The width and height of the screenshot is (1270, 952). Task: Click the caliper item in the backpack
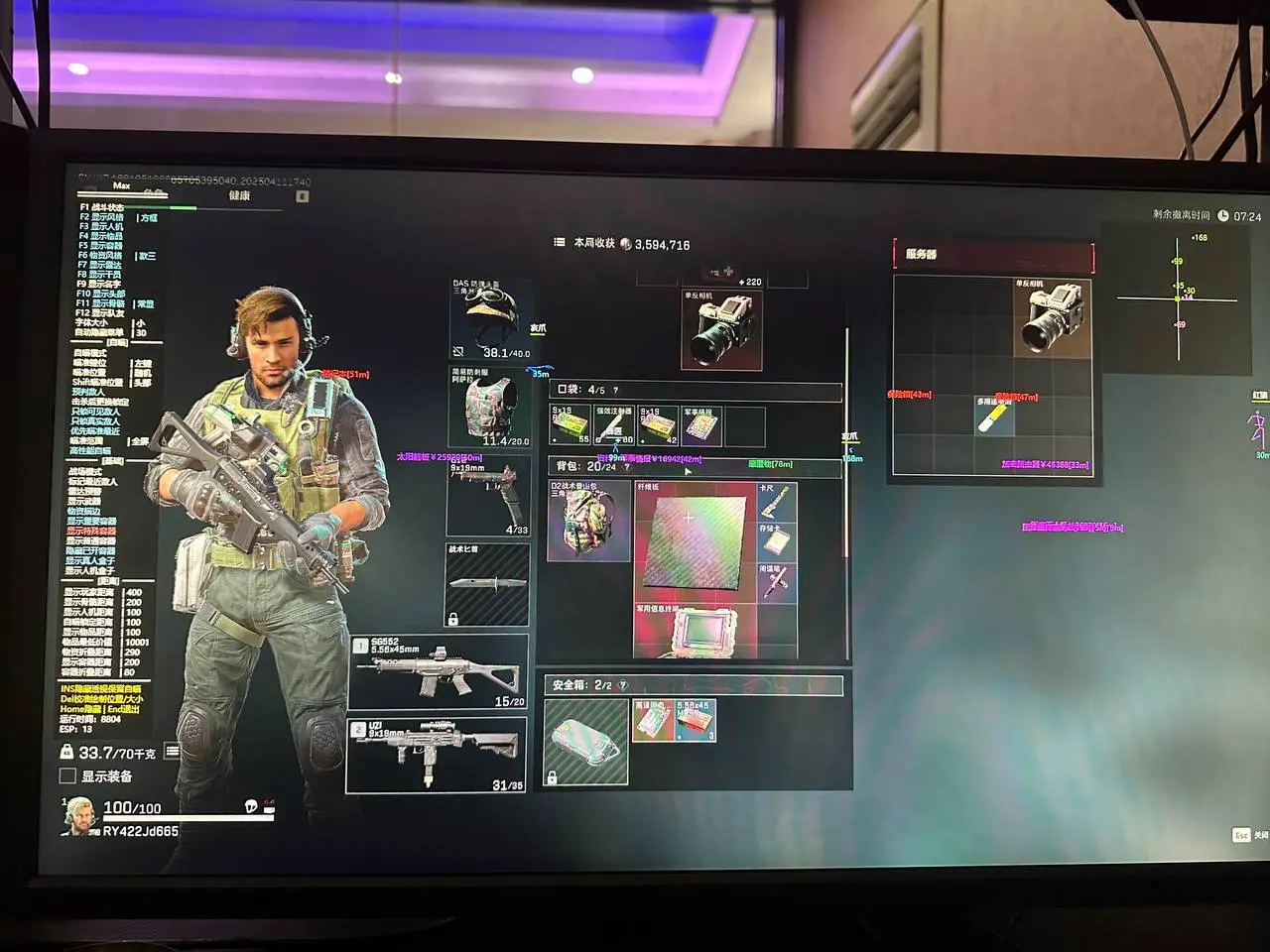pos(776,503)
